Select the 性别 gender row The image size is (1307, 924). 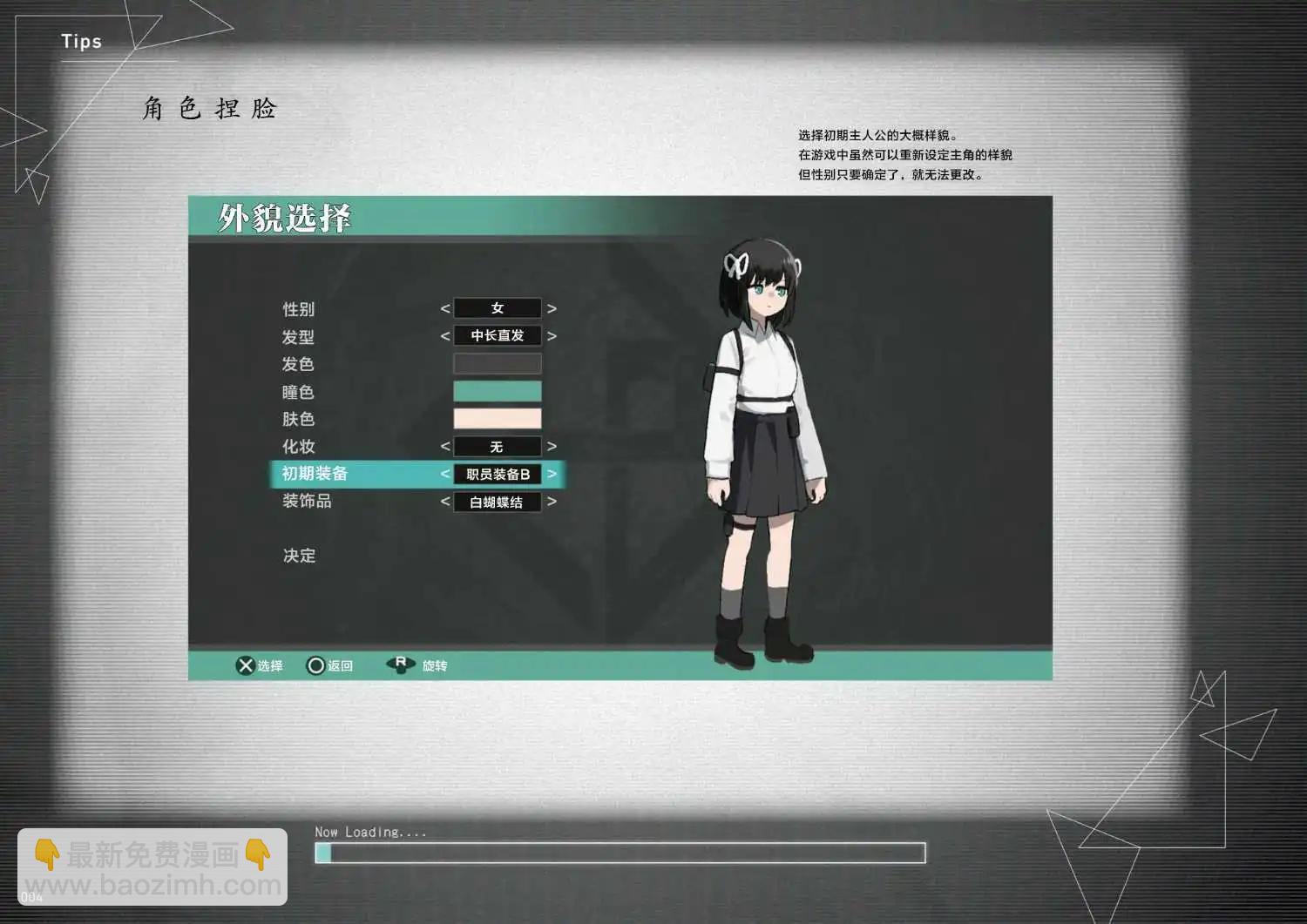(298, 309)
